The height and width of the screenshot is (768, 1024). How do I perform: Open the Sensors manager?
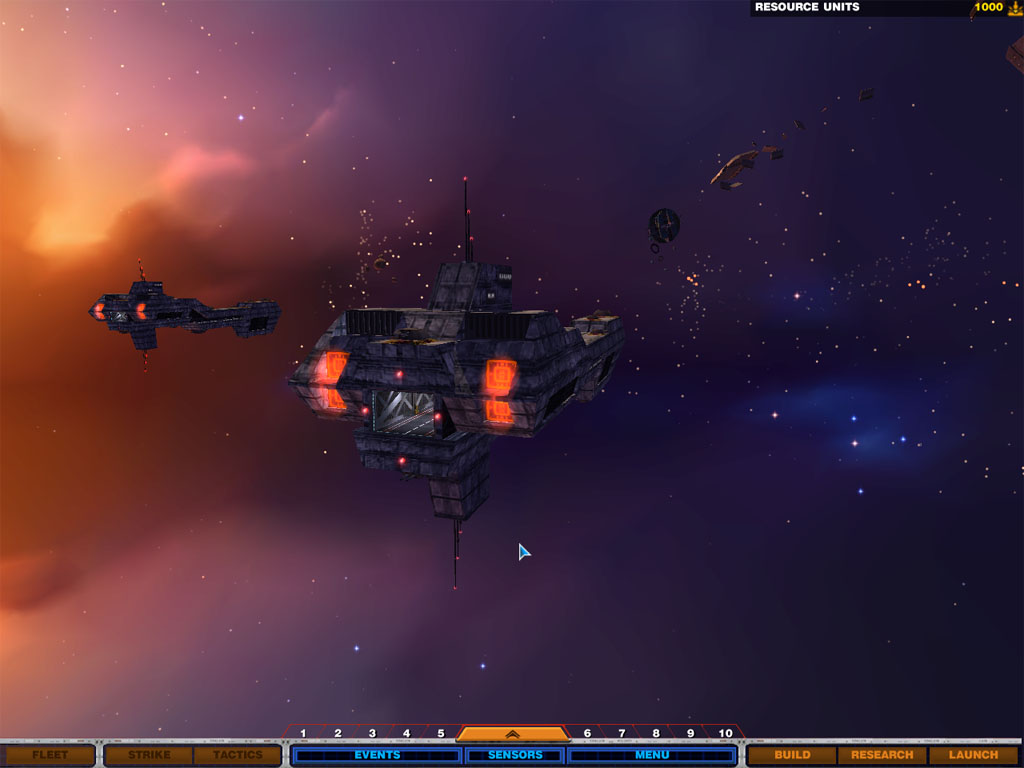click(515, 755)
